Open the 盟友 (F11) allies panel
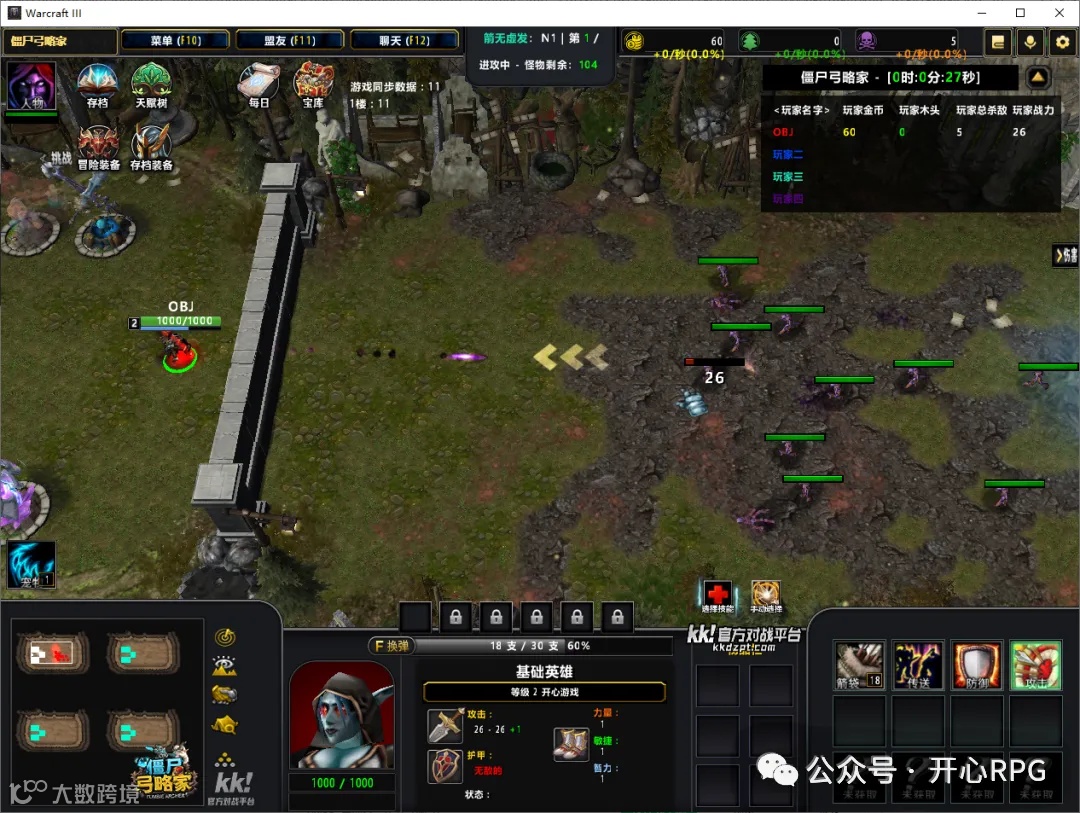The image size is (1080, 813). click(x=290, y=41)
